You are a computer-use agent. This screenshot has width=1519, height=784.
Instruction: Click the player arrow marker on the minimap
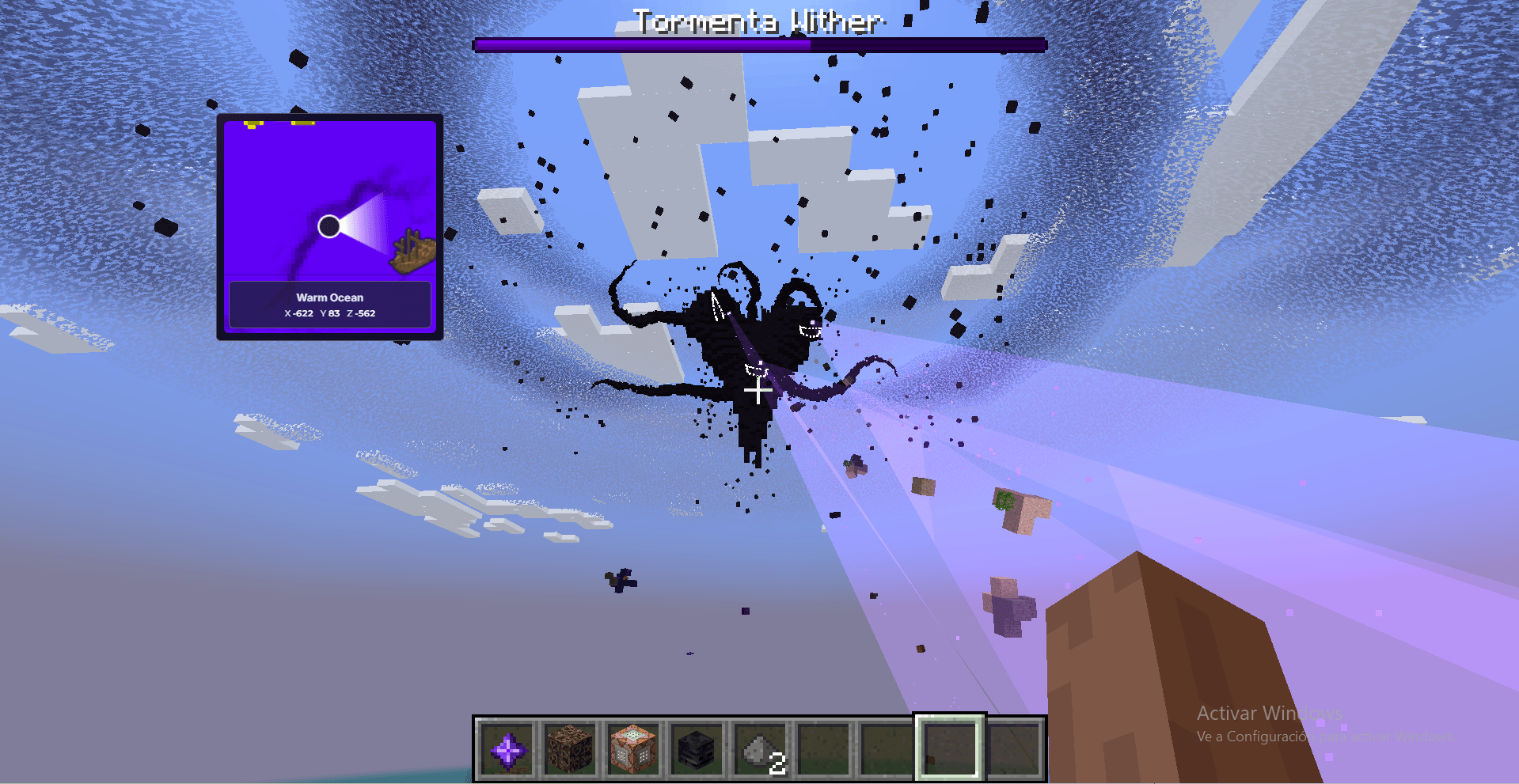click(x=328, y=227)
